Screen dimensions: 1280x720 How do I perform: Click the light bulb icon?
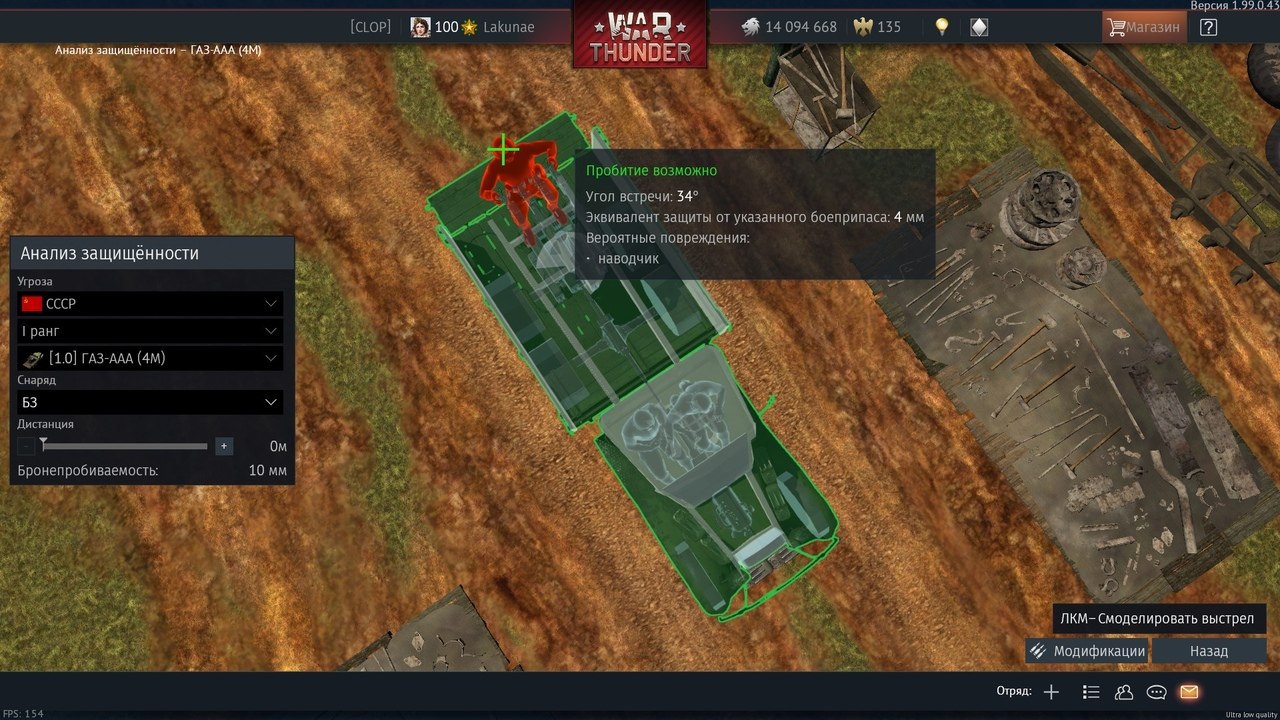(x=941, y=27)
